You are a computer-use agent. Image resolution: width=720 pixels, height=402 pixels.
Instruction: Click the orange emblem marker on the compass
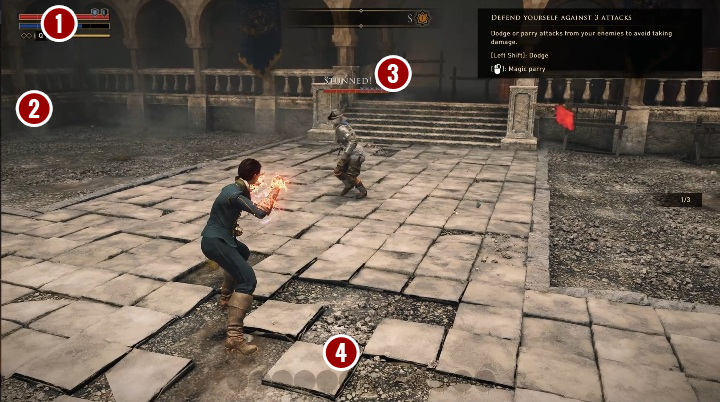pyautogui.click(x=423, y=18)
